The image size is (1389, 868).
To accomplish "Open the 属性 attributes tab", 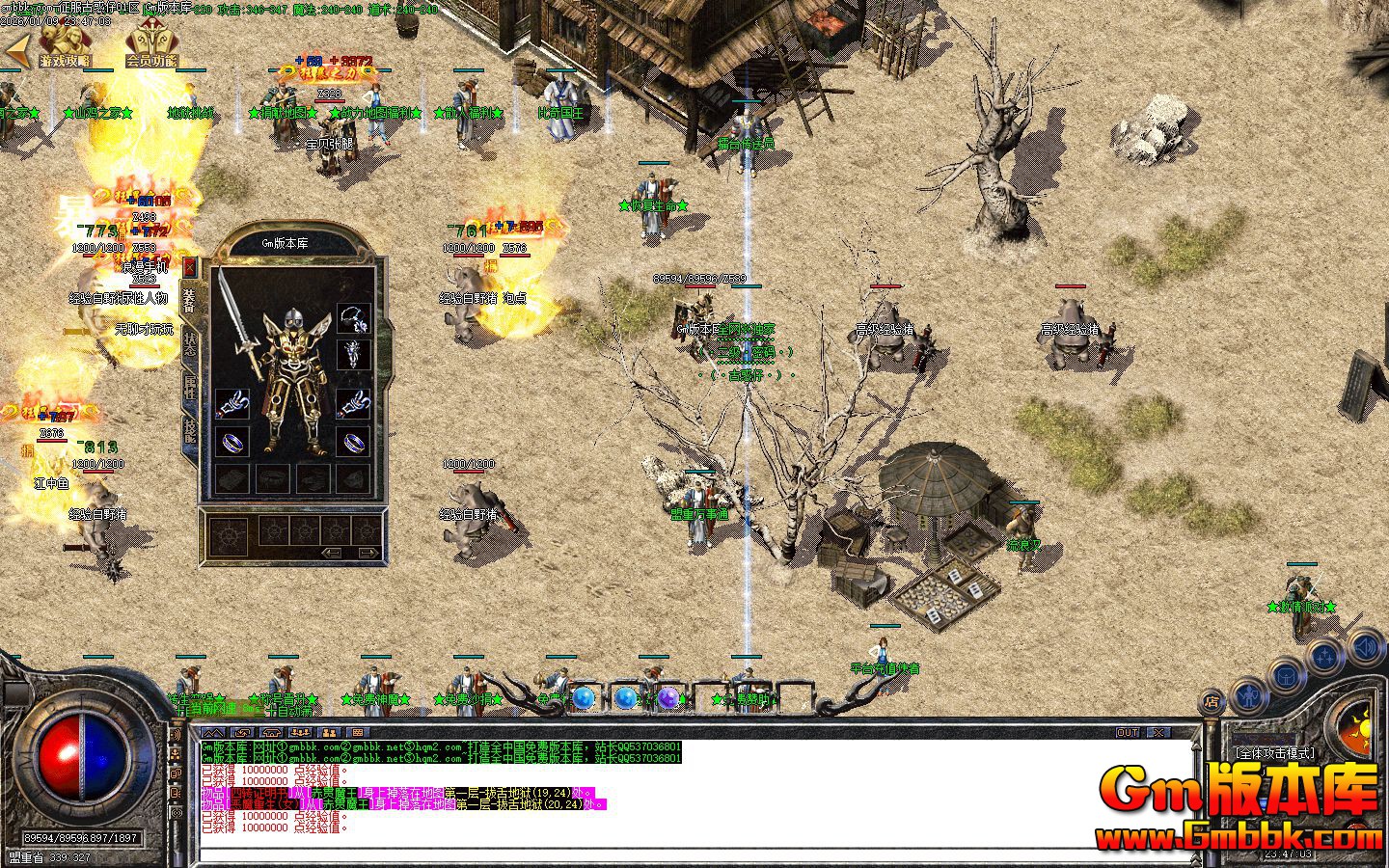I will click(190, 389).
